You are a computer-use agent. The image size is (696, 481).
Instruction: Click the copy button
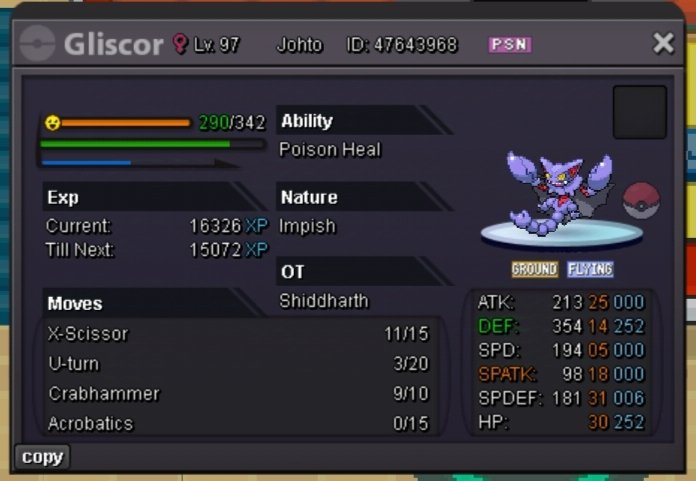(42, 457)
